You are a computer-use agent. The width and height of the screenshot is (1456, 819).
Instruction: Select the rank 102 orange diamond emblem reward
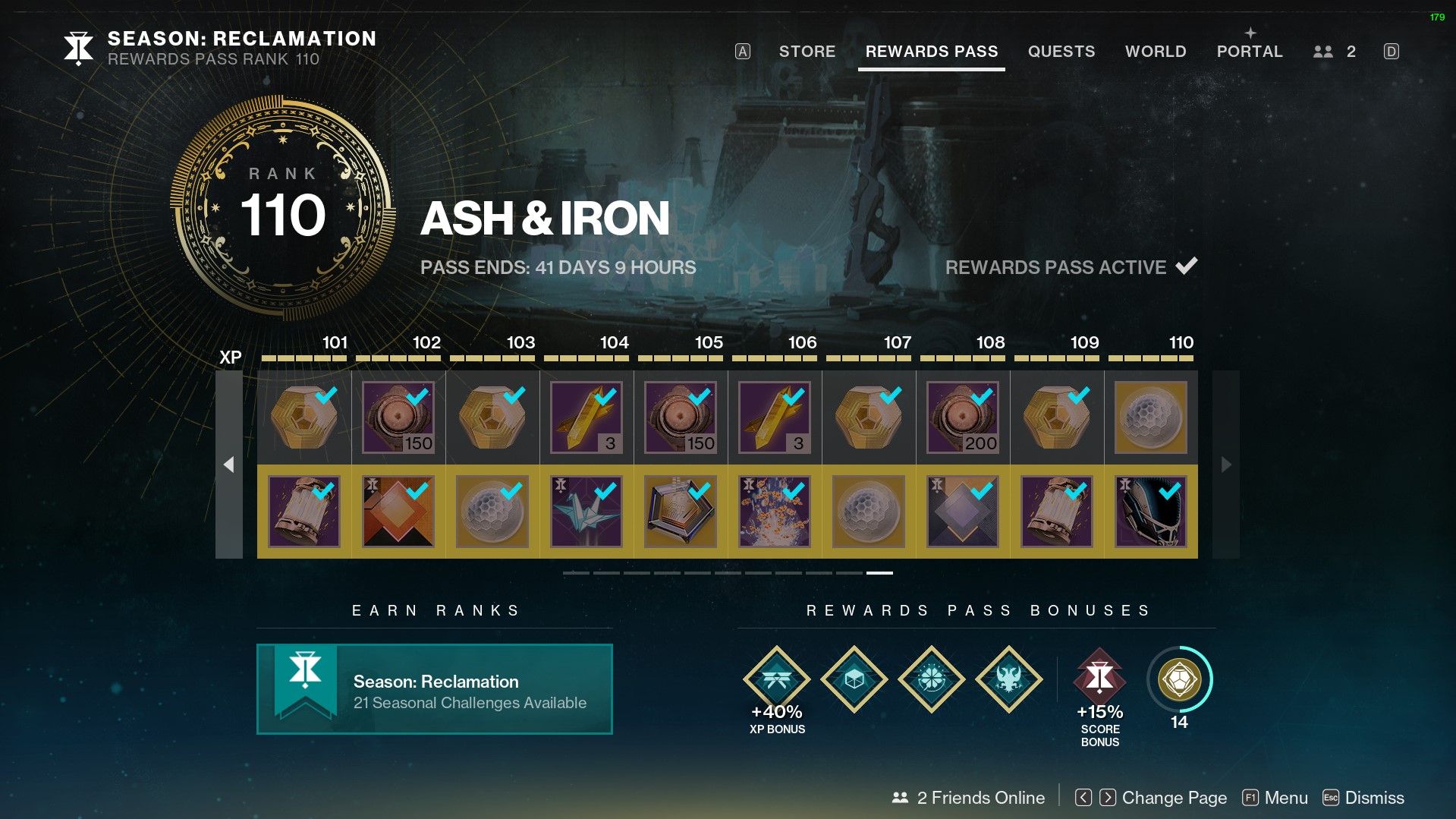click(398, 512)
